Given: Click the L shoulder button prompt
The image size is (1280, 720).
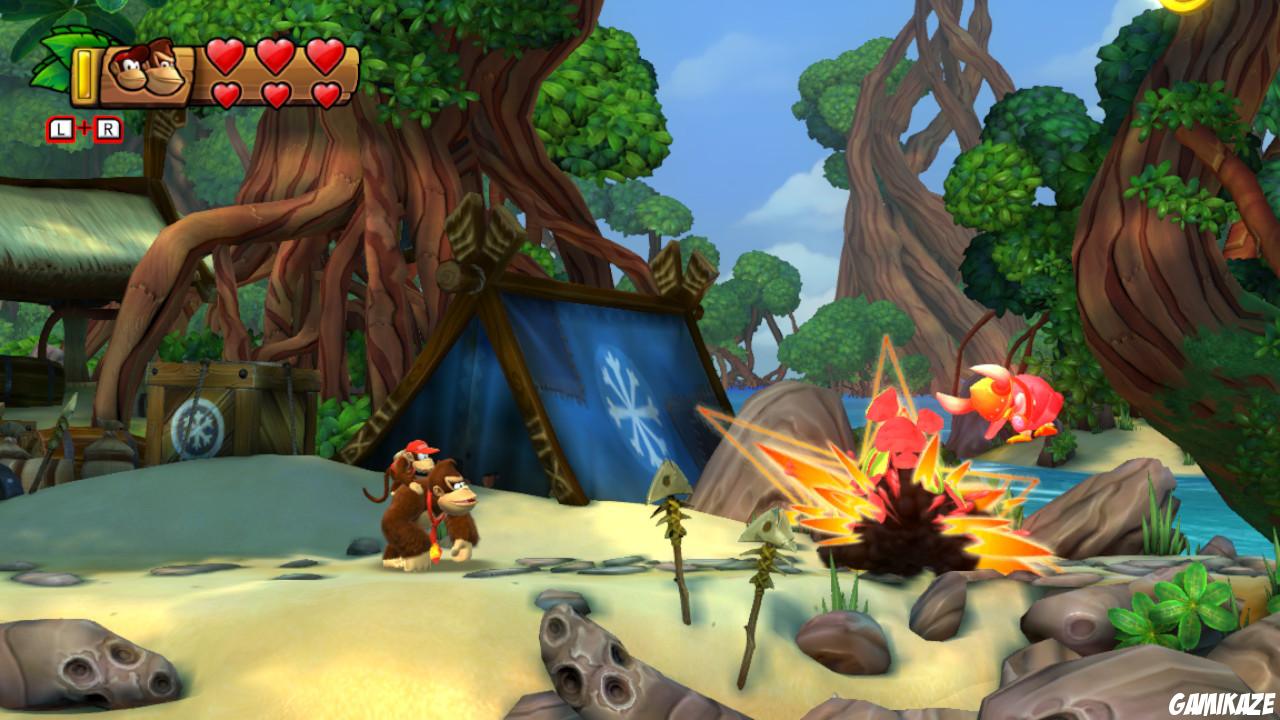Looking at the screenshot, I should point(60,128).
